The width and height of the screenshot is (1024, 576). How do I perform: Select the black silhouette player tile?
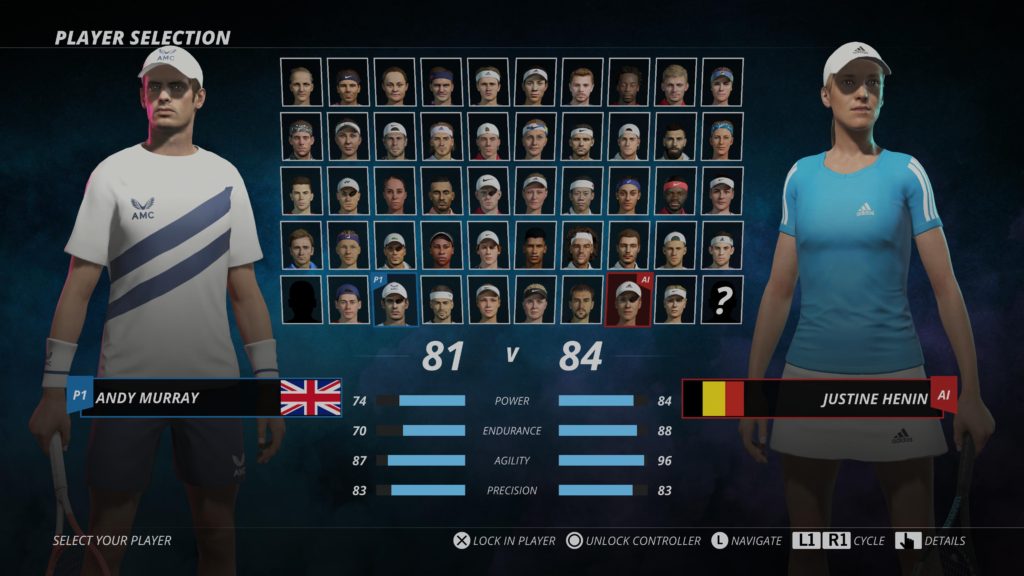coord(301,299)
